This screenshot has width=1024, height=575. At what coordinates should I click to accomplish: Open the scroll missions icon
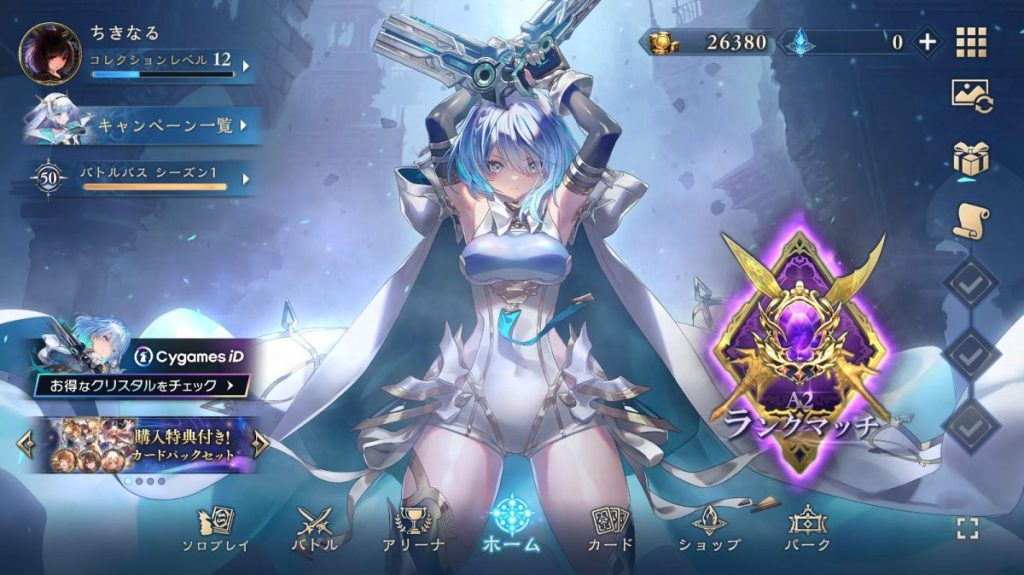(x=971, y=220)
